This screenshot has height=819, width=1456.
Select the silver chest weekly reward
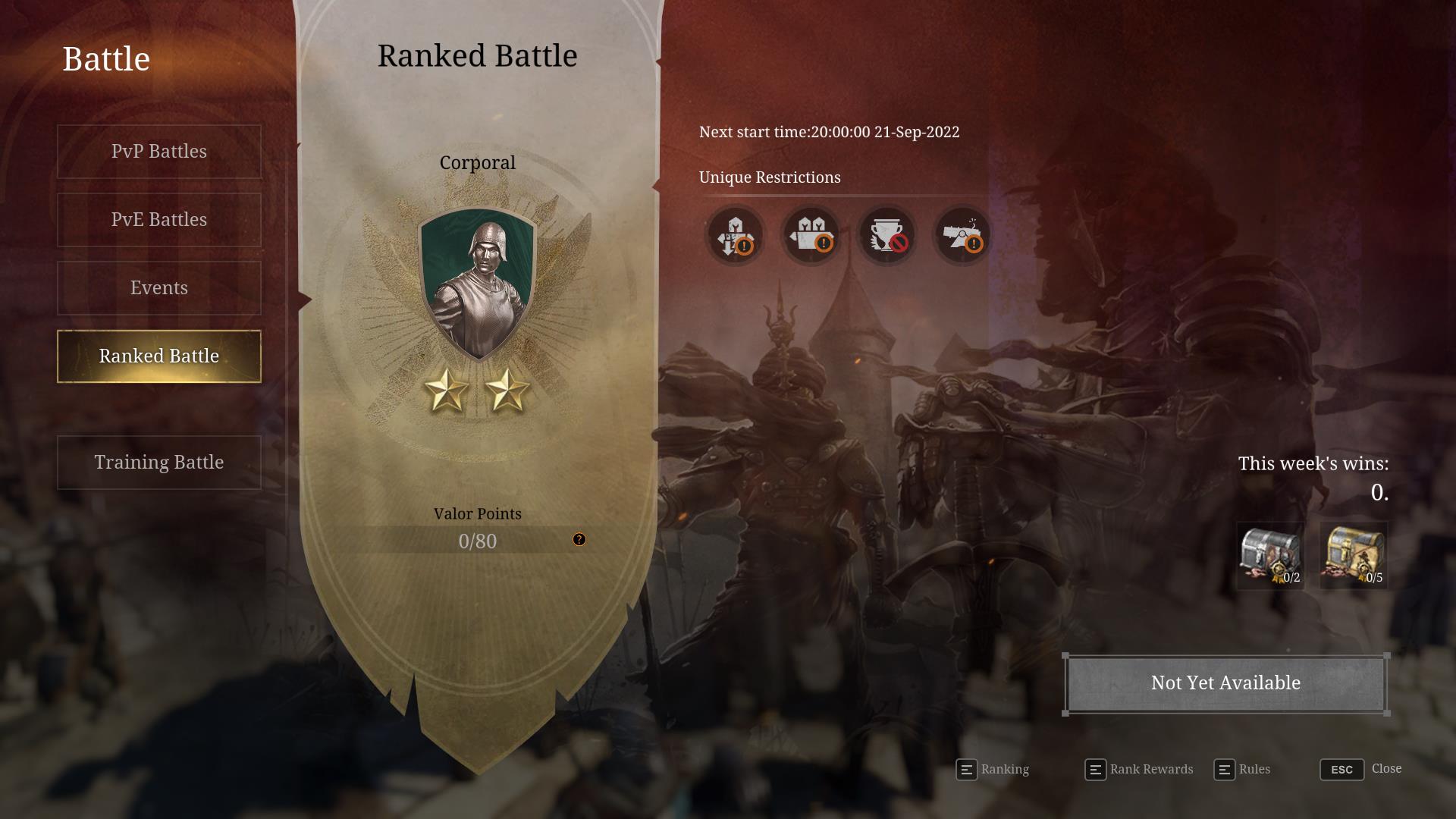[x=1271, y=556]
